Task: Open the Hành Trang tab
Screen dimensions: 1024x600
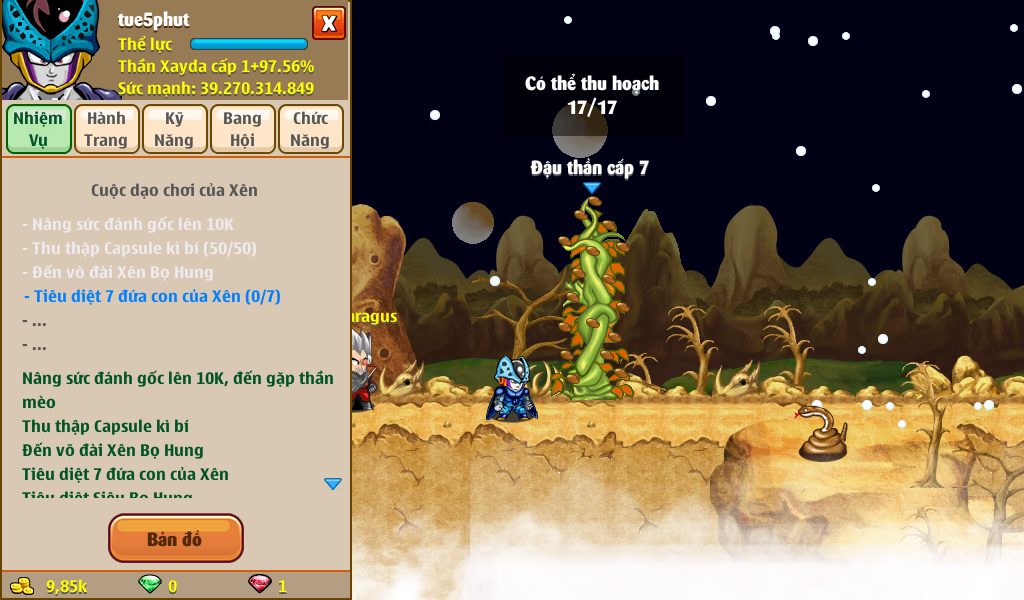Action: [x=106, y=129]
